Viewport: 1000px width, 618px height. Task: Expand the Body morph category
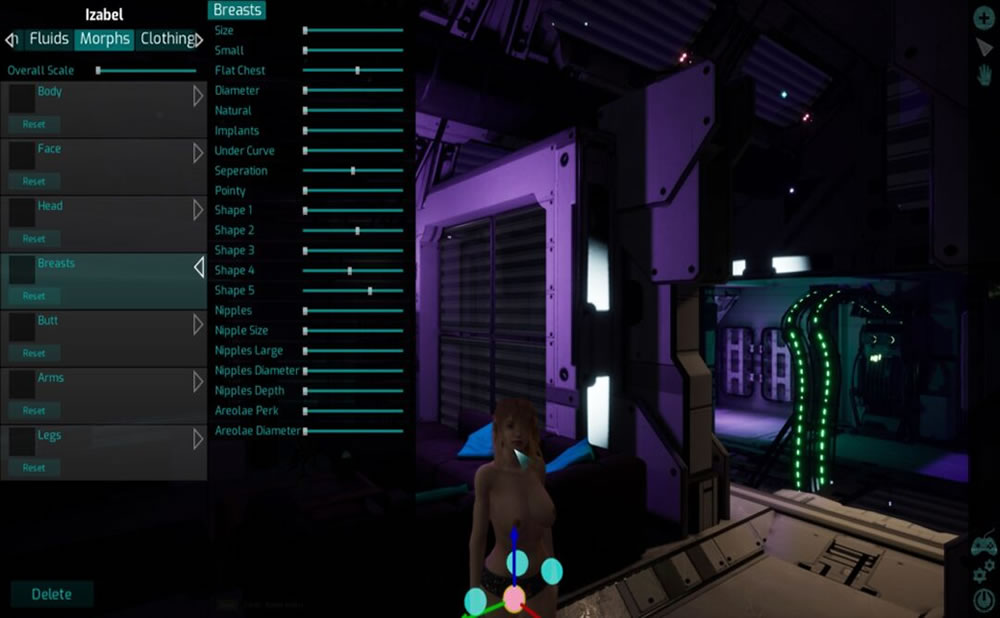click(x=198, y=96)
